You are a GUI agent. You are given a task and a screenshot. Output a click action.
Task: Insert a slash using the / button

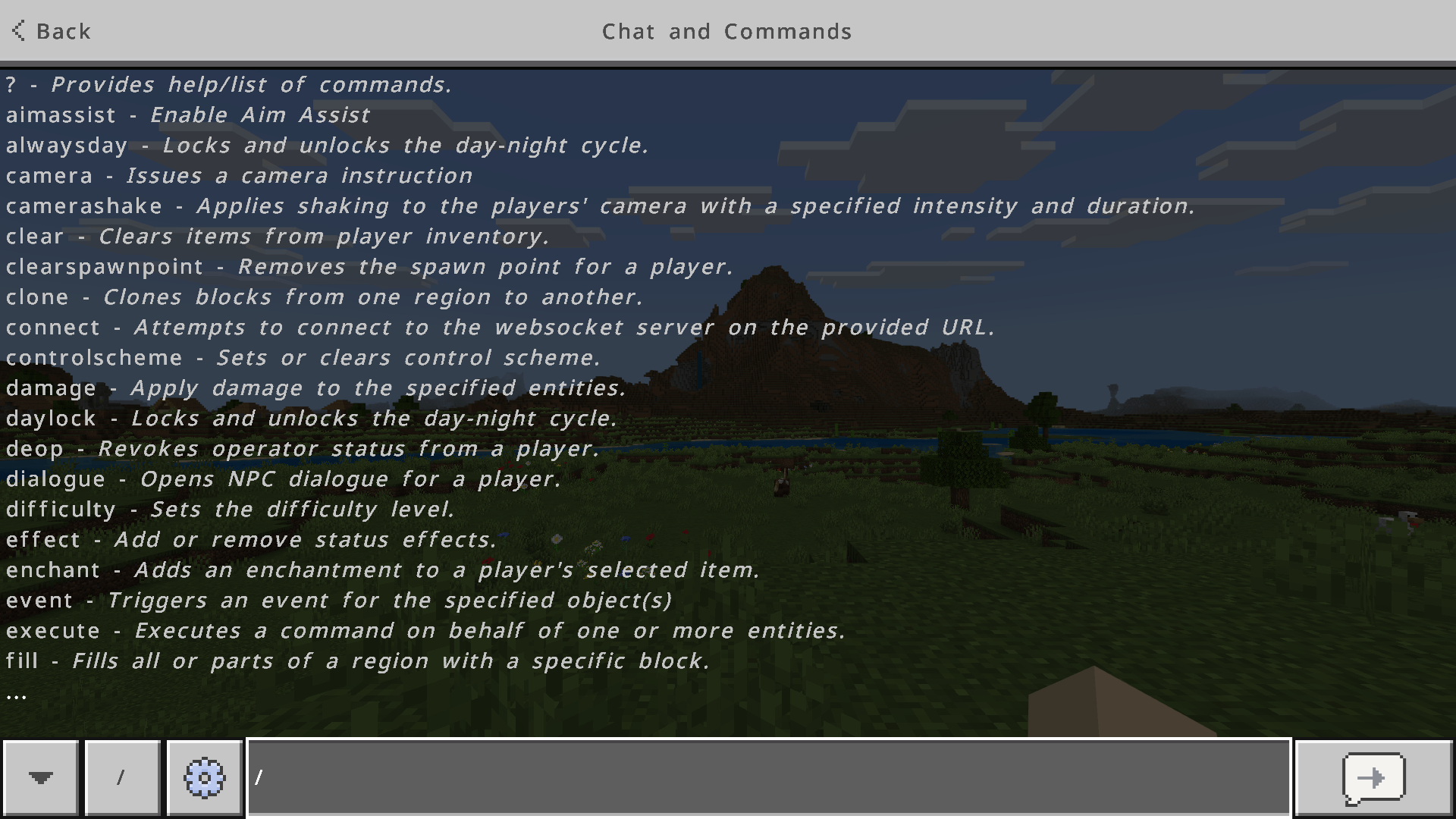click(122, 777)
